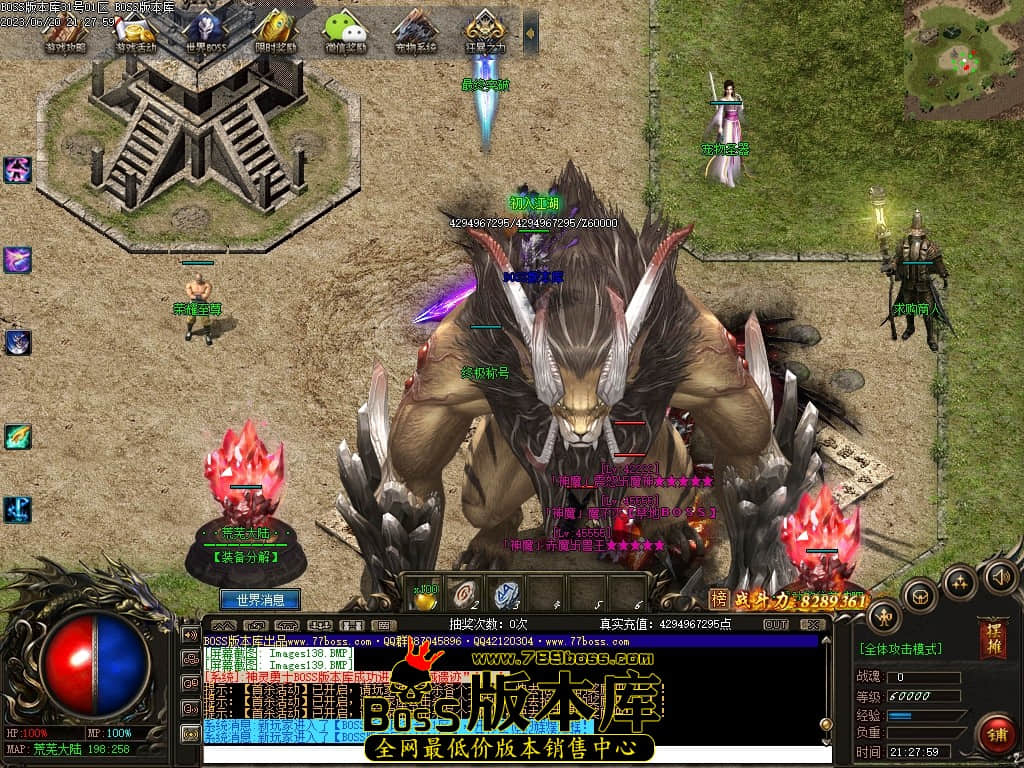
Task: Select the gold item in hotbar slot 1
Action: (x=425, y=595)
